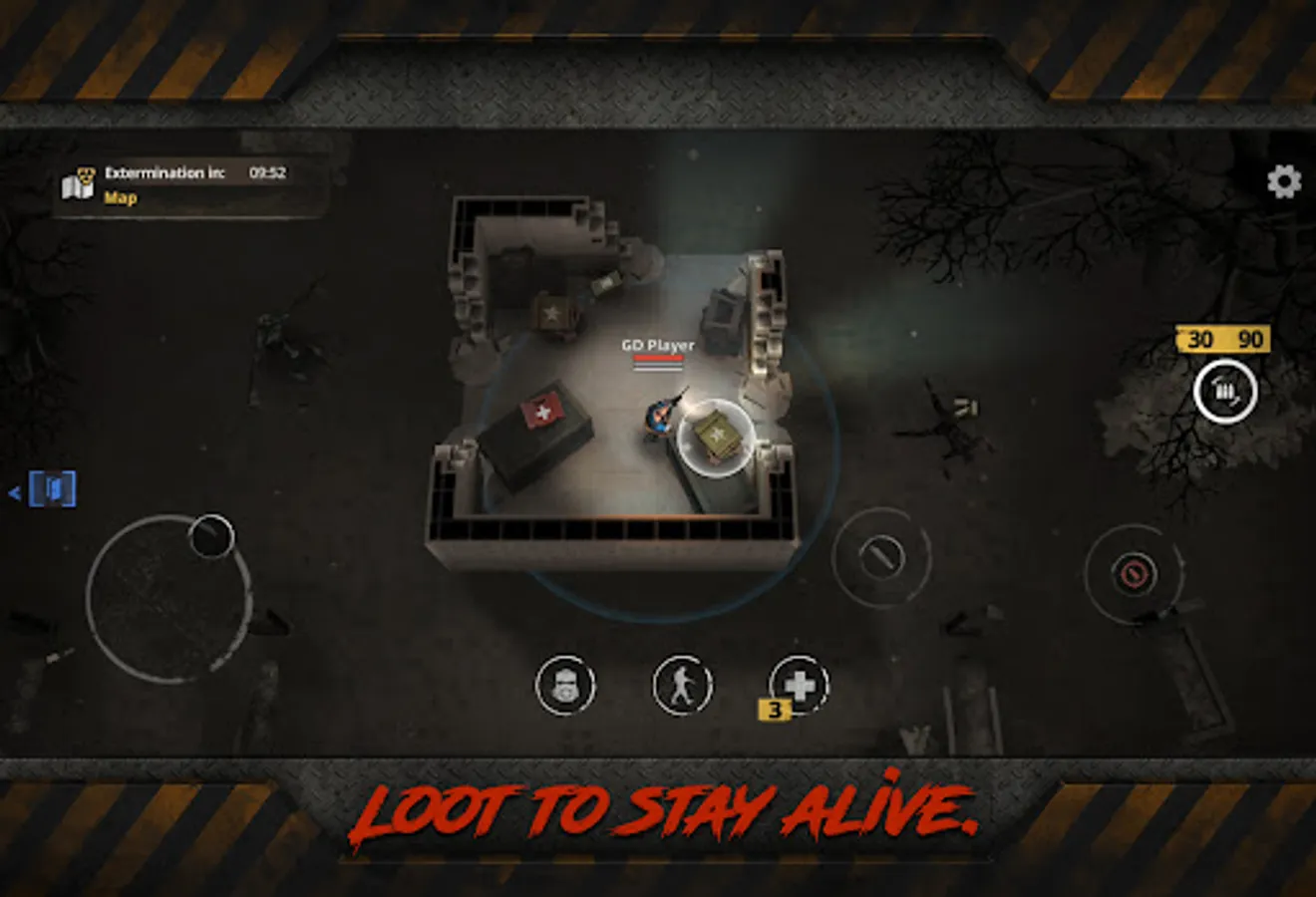Viewport: 1316px width, 897px height.
Task: Tap the reload icon below the ammo counter
Action: [x=1225, y=391]
